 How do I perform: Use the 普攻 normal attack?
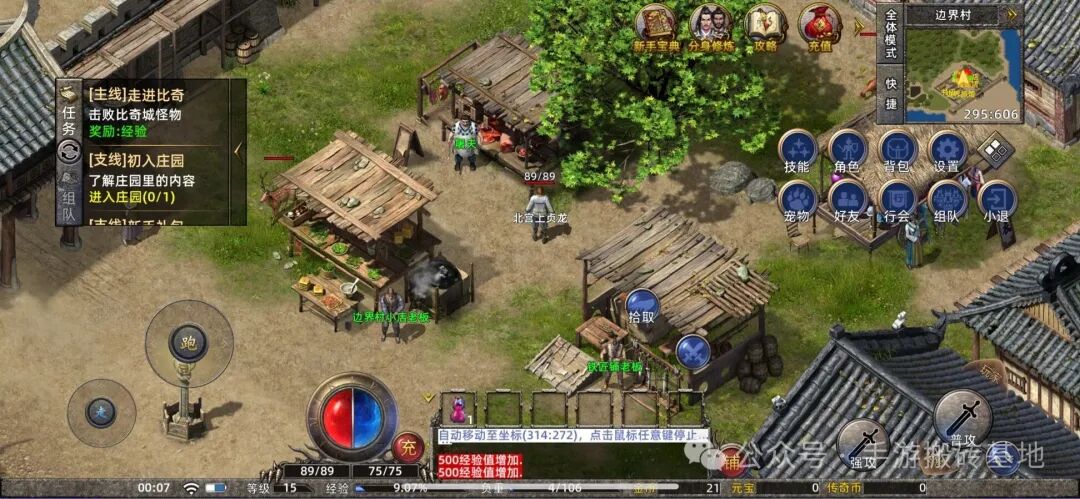click(x=961, y=417)
